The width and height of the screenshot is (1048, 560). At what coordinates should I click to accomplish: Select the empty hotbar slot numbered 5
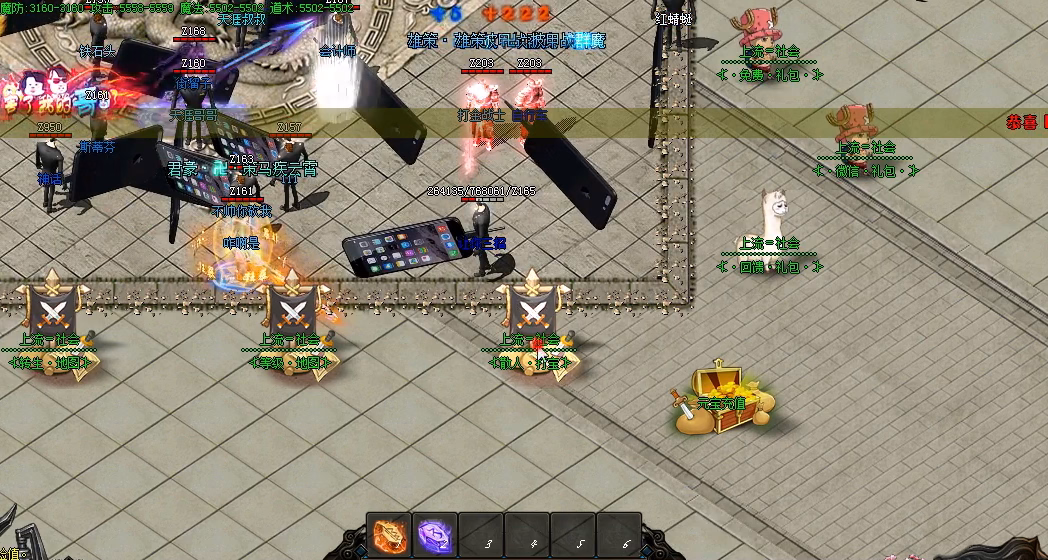(x=574, y=534)
